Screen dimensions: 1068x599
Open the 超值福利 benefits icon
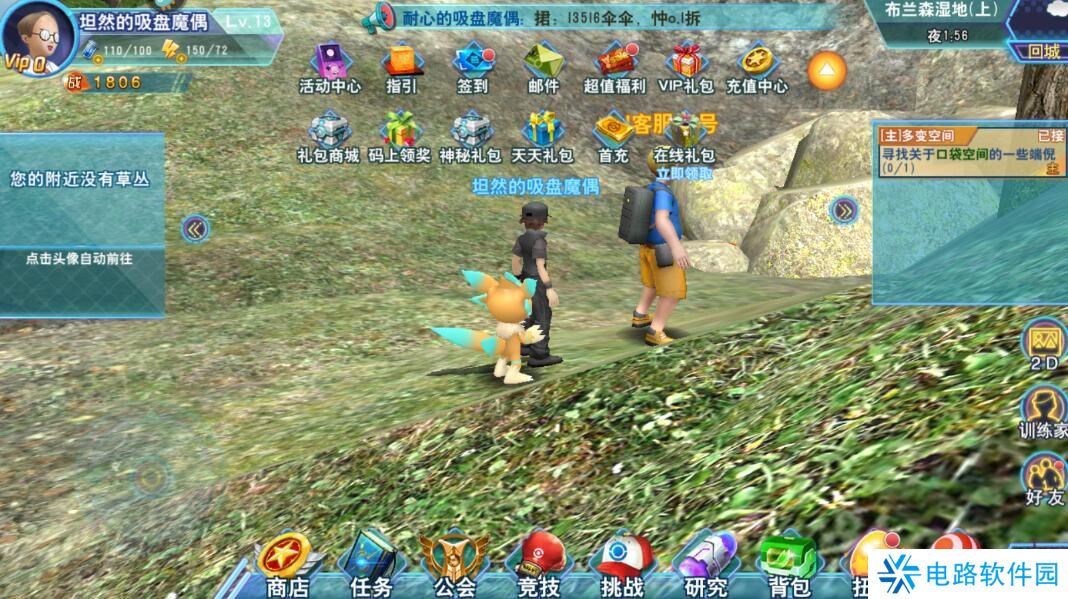pyautogui.click(x=615, y=67)
